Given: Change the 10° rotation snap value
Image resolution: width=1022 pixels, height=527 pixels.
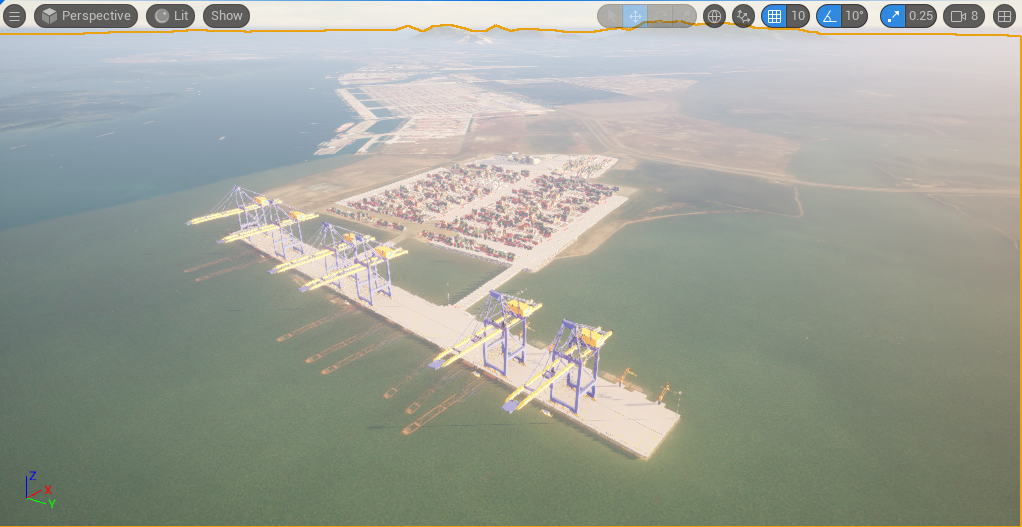Looking at the screenshot, I should coord(854,16).
